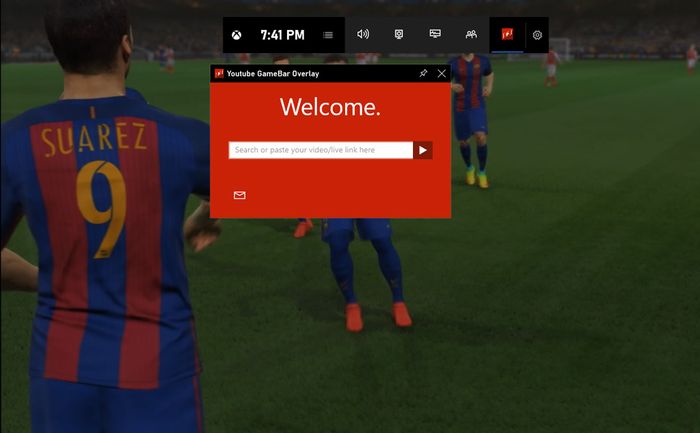Open the Xbox Social people widget
Screen dimensions: 700x433
pyautogui.click(x=471, y=34)
